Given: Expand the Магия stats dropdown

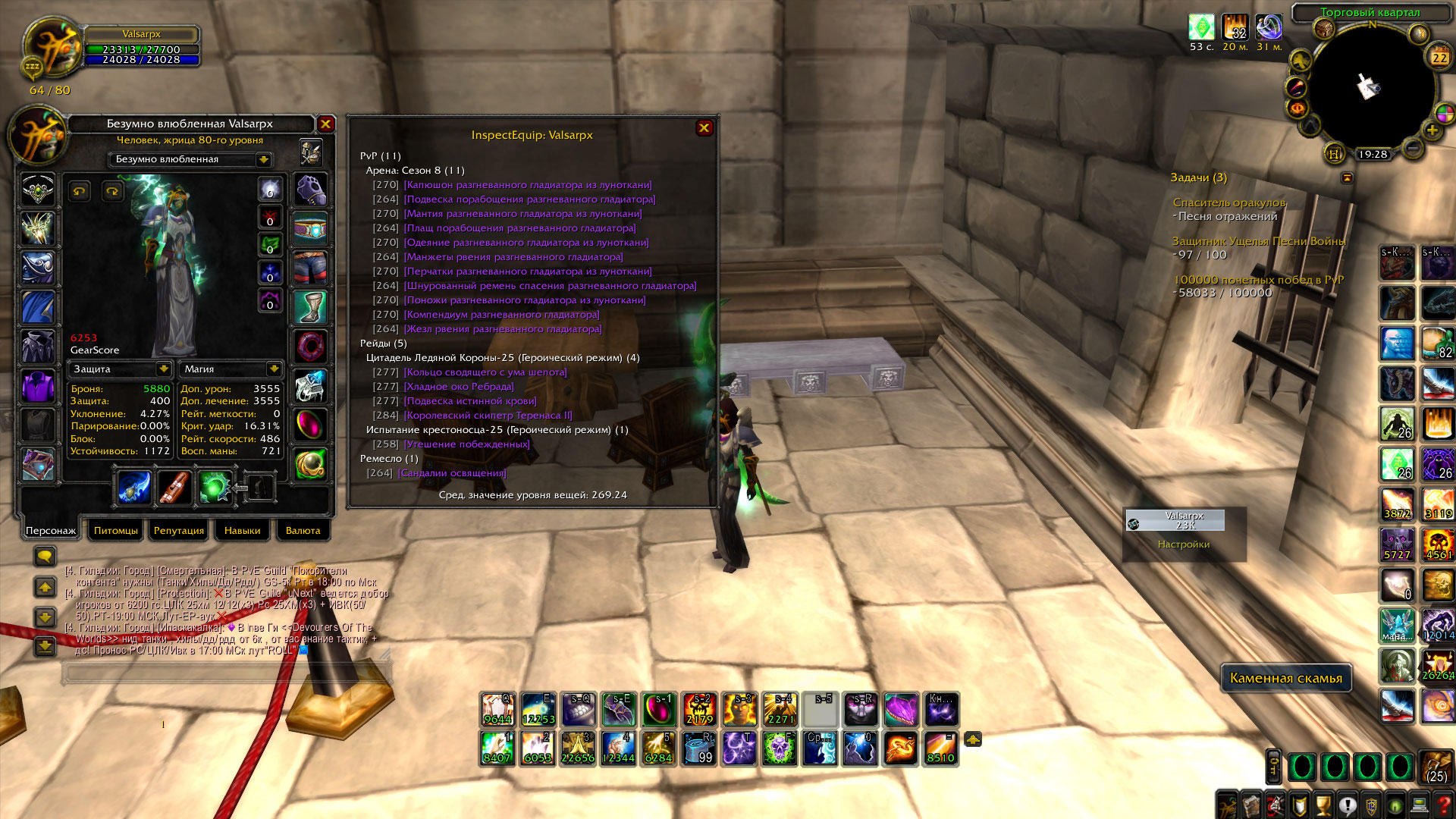Looking at the screenshot, I should 274,369.
